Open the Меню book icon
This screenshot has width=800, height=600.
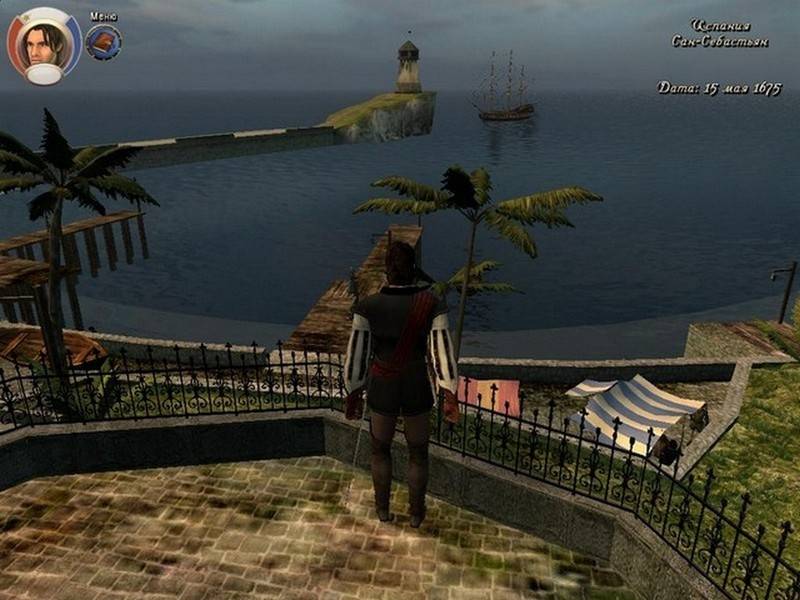(x=103, y=42)
